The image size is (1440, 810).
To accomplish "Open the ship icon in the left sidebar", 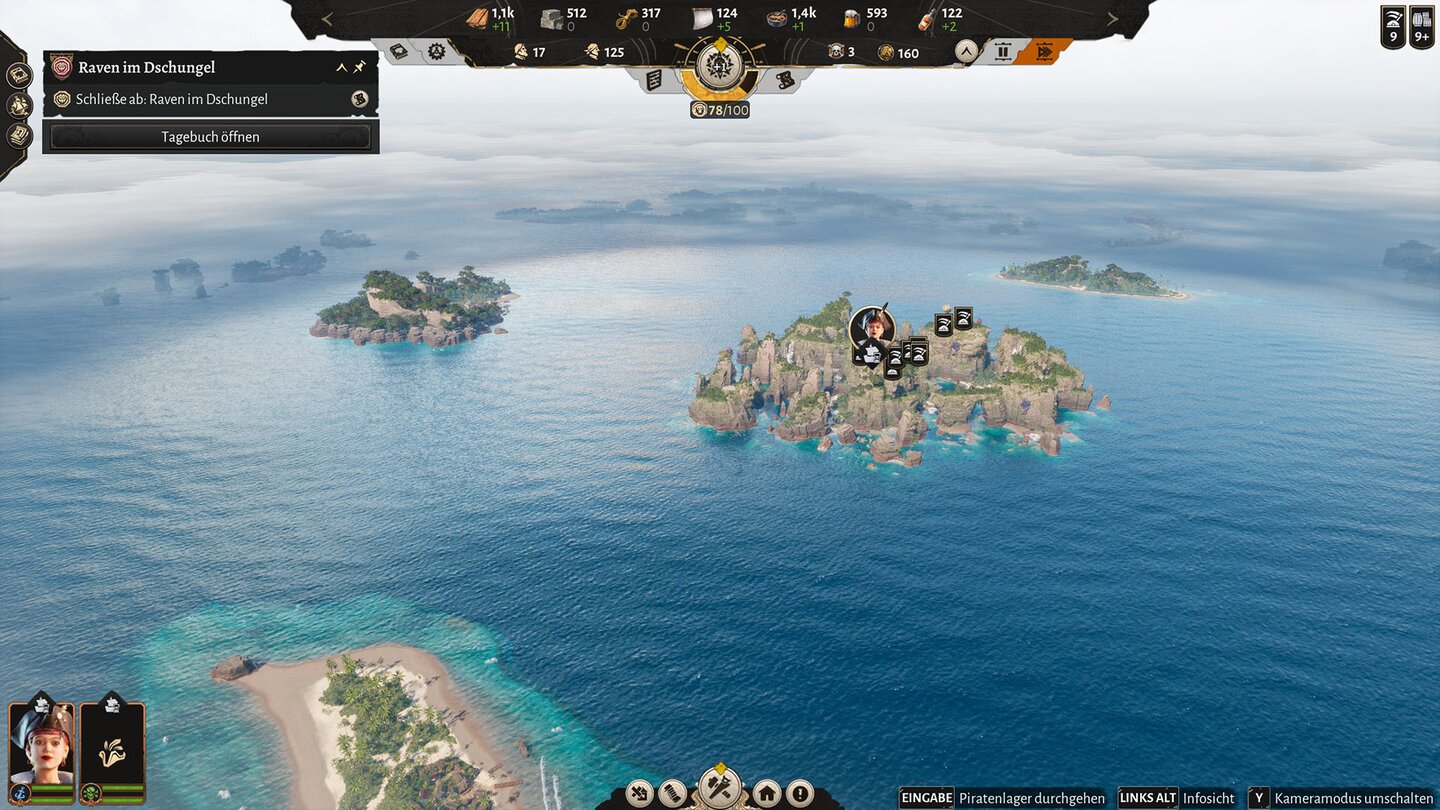I will tap(18, 105).
